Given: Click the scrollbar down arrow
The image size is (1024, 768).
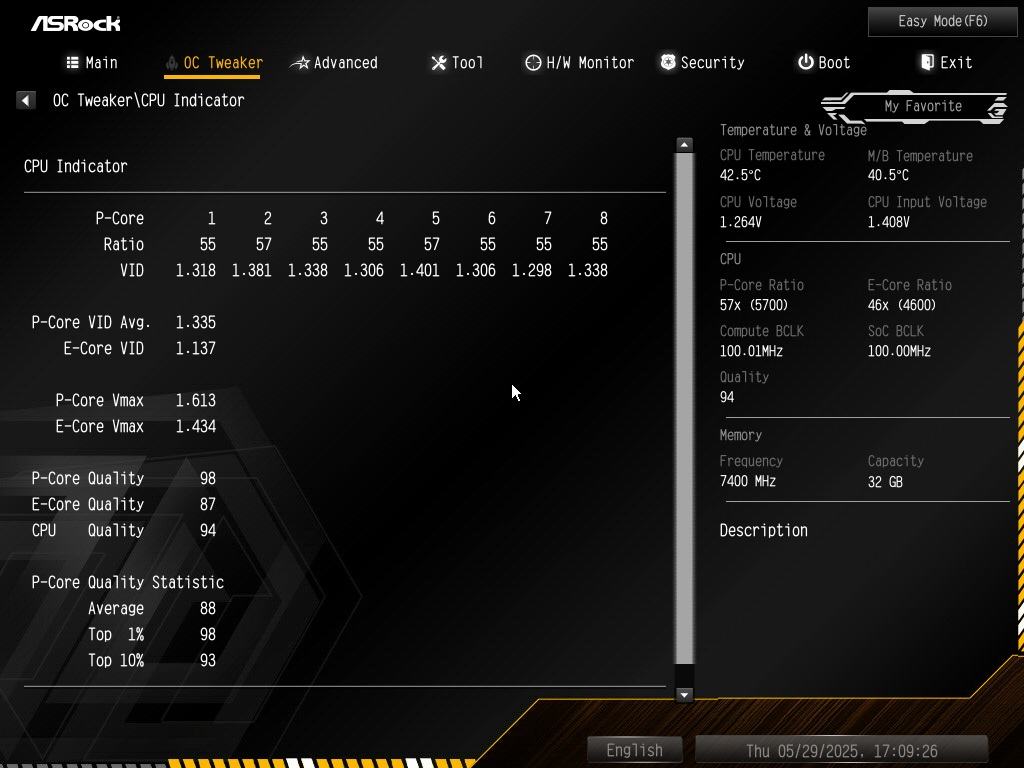Looking at the screenshot, I should [x=684, y=694].
